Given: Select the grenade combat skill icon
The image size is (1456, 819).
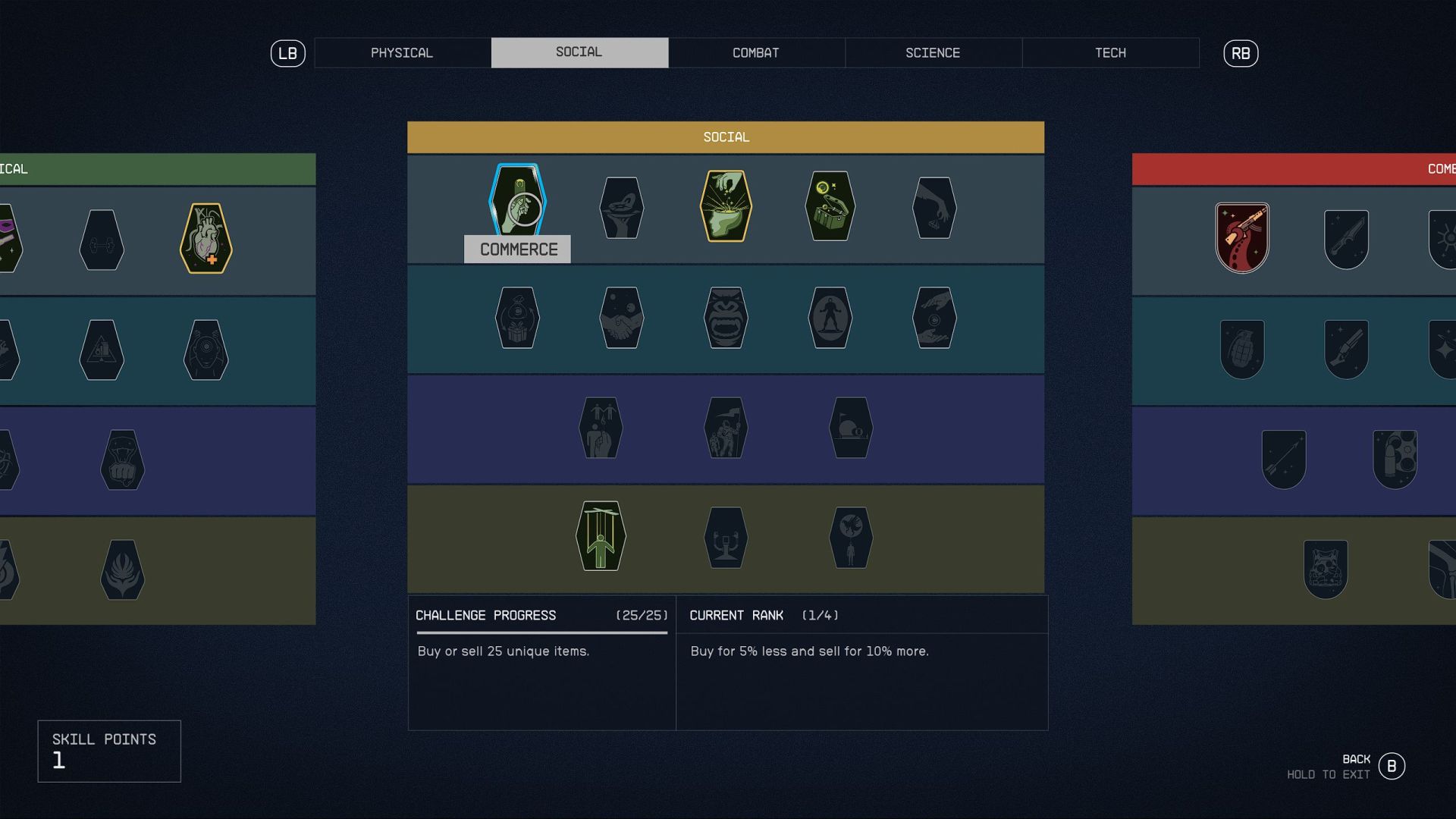Looking at the screenshot, I should tap(1242, 350).
